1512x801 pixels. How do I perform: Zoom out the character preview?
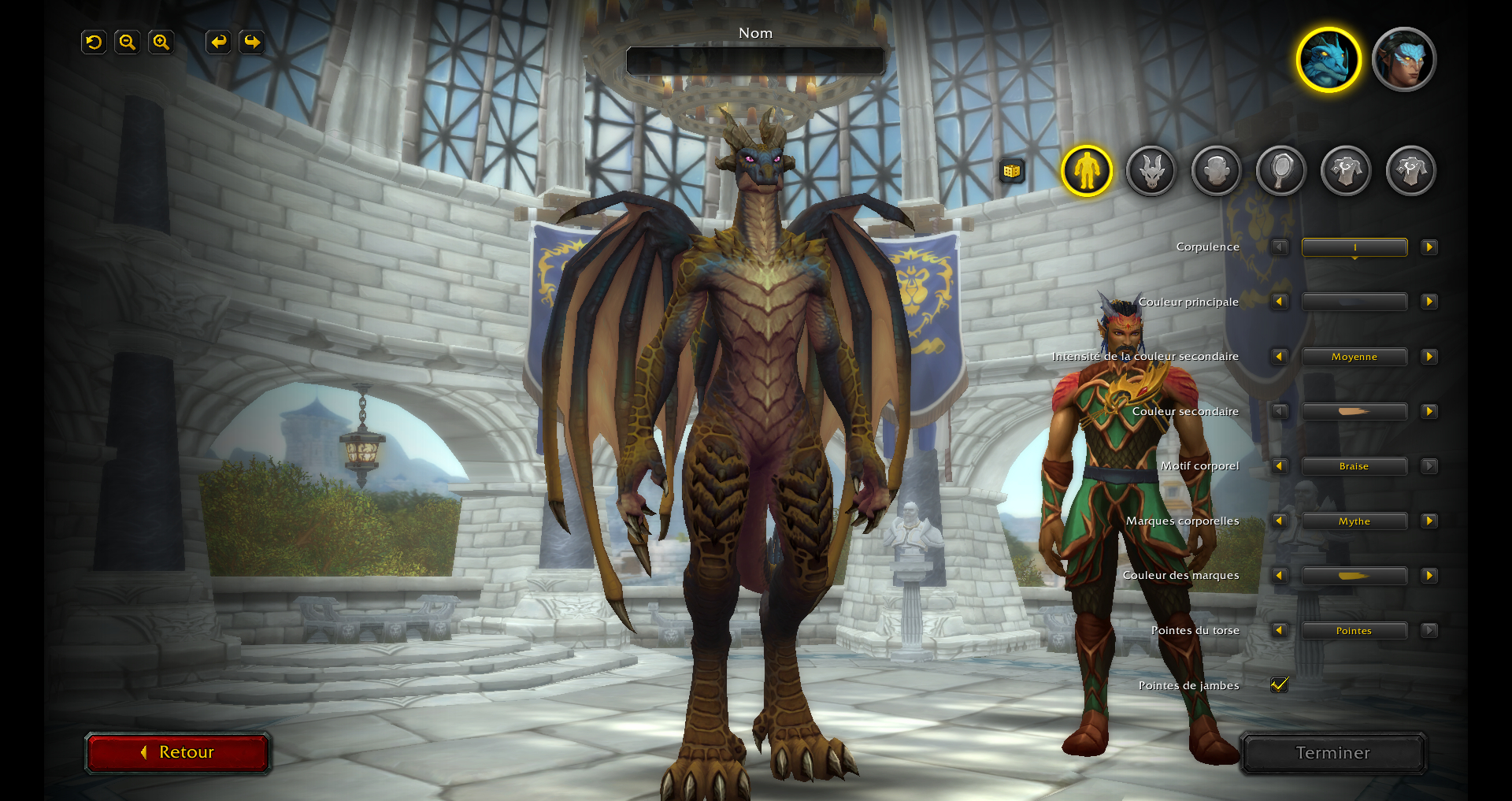(128, 43)
